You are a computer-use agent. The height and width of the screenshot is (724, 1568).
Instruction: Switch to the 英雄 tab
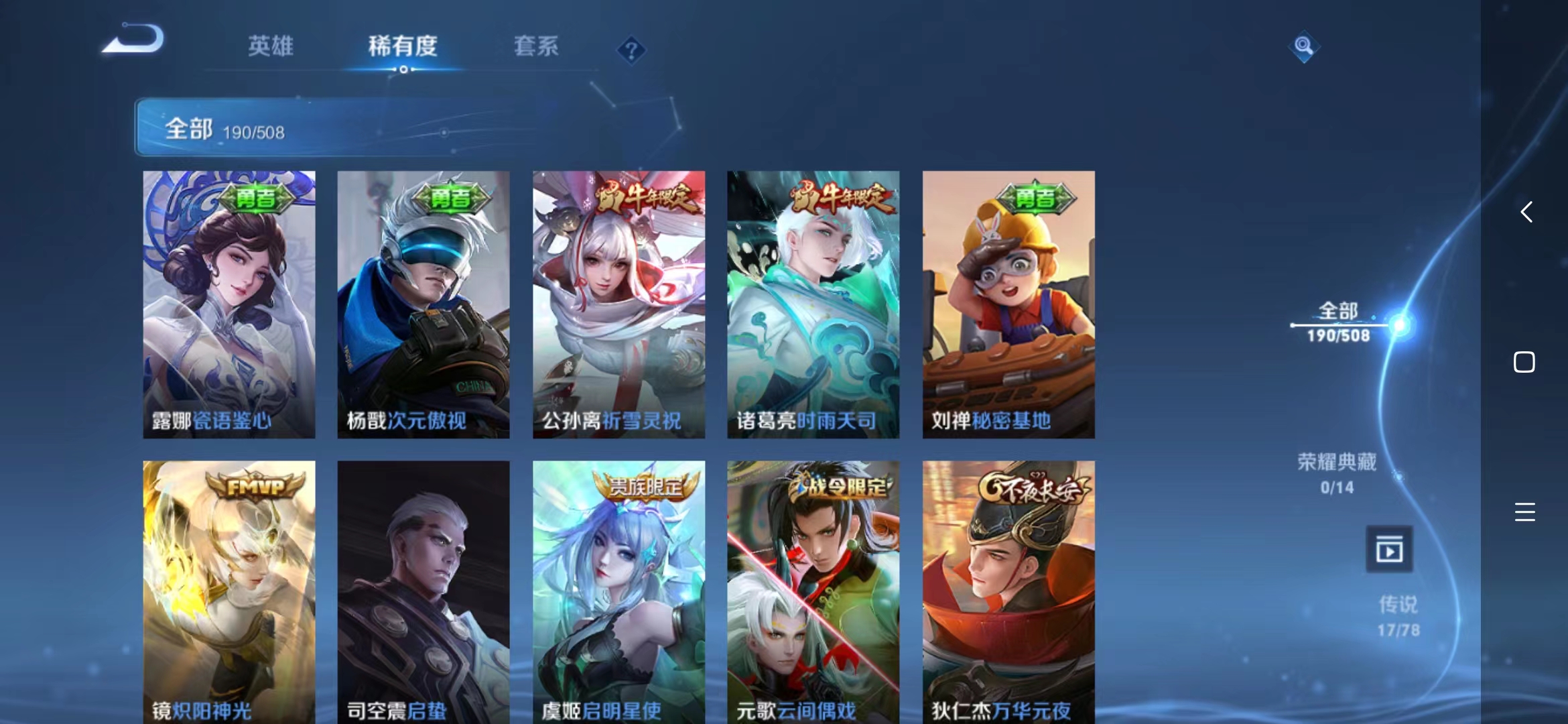click(269, 47)
